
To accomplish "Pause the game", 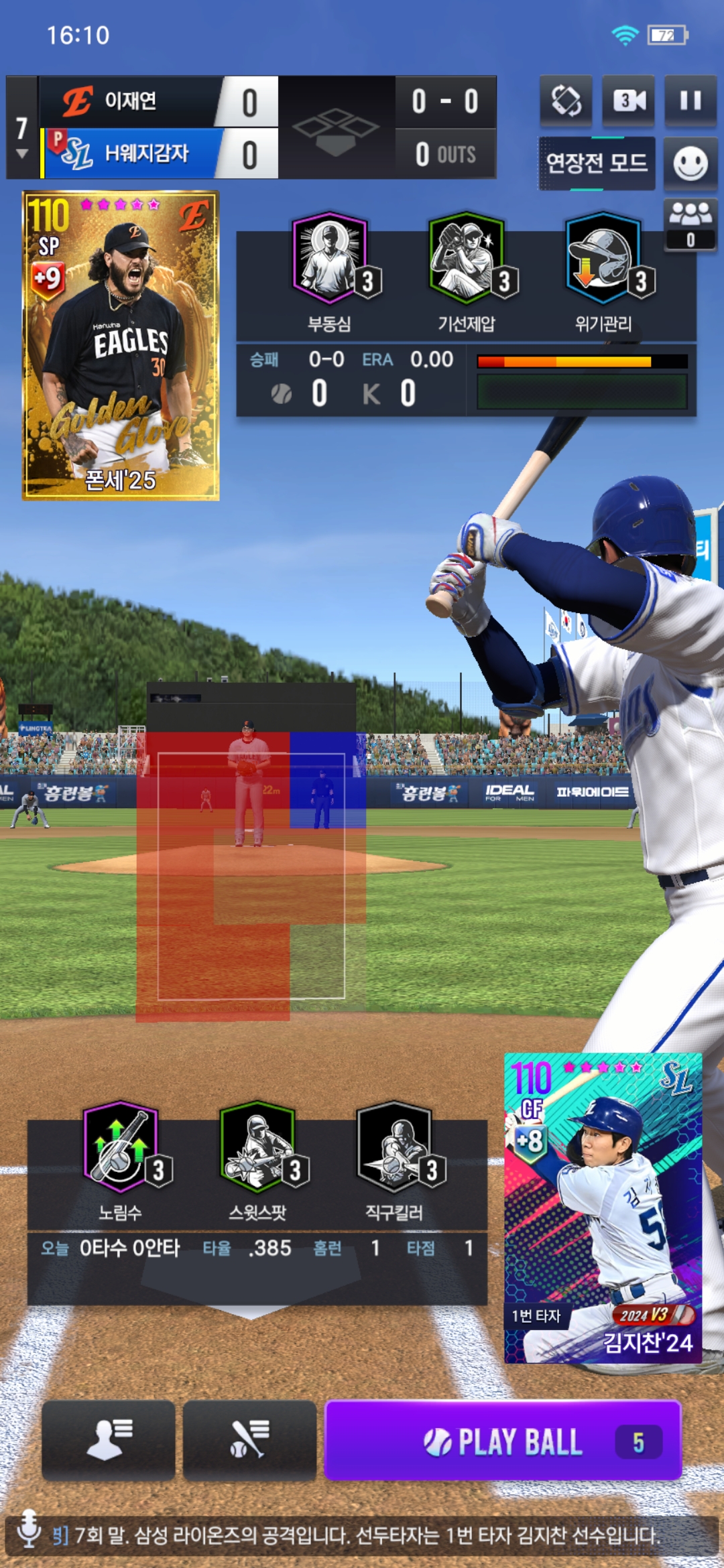I will pyautogui.click(x=690, y=101).
